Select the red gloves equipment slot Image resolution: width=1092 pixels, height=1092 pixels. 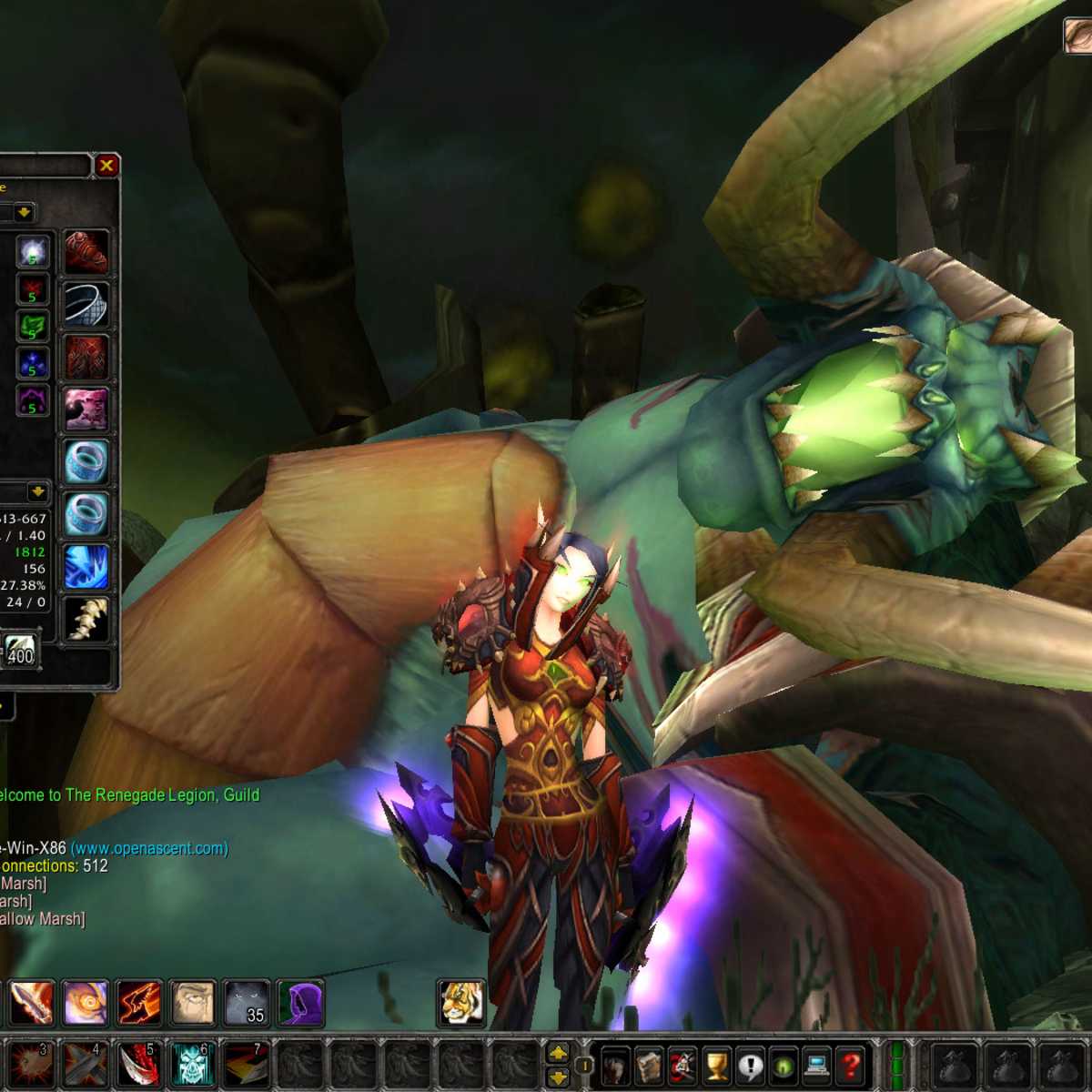[x=86, y=252]
